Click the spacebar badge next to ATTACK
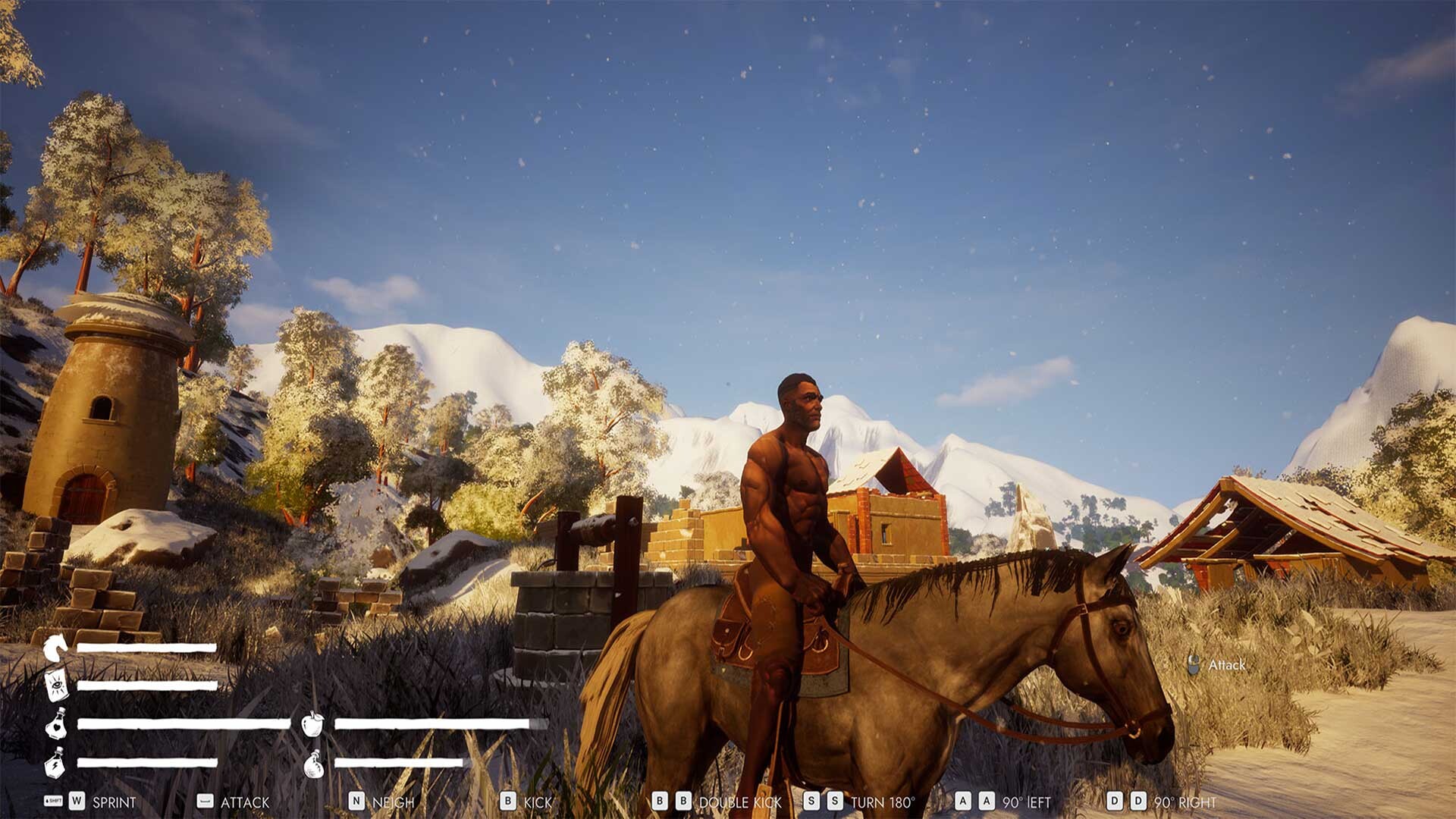This screenshot has width=1456, height=819. point(203,802)
